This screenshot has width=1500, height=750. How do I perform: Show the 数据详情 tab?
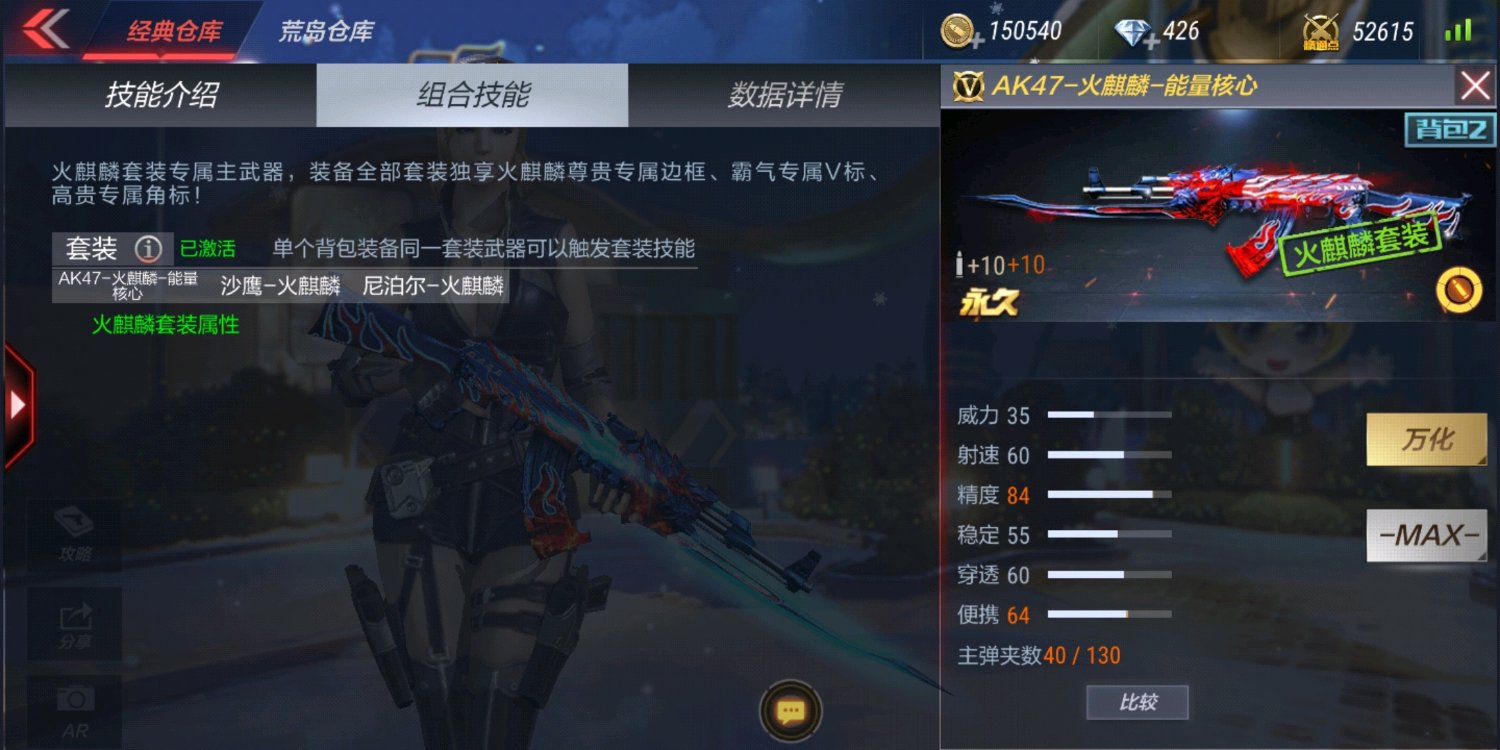pyautogui.click(x=784, y=95)
